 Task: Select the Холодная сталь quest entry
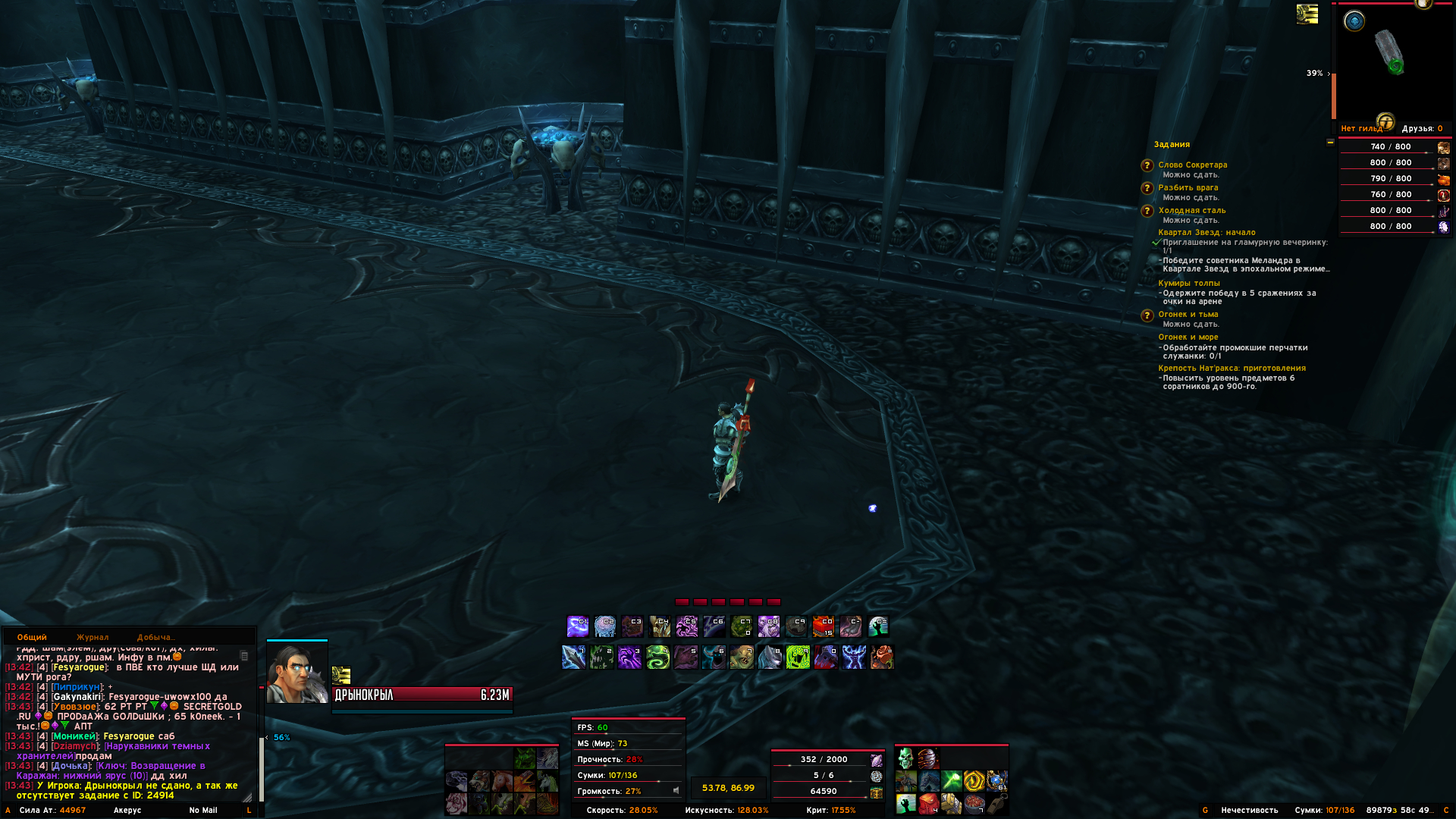(1191, 210)
